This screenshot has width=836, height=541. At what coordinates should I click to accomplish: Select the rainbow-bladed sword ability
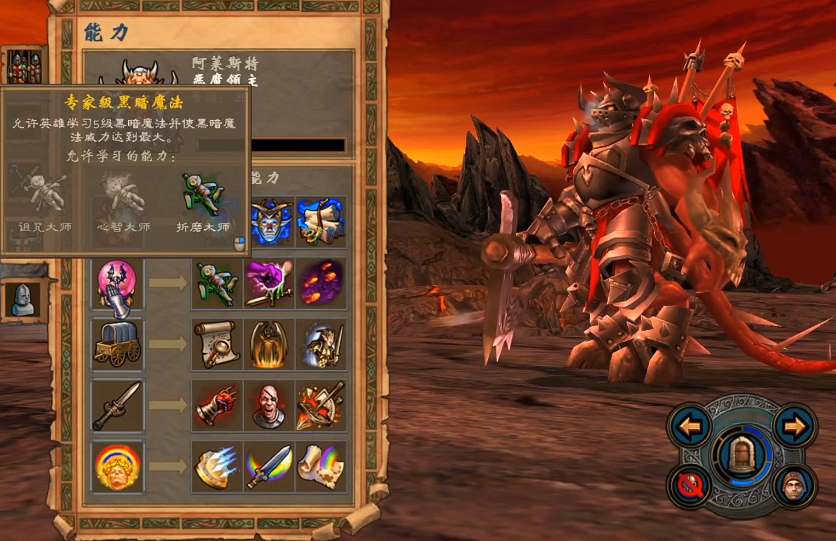[269, 465]
